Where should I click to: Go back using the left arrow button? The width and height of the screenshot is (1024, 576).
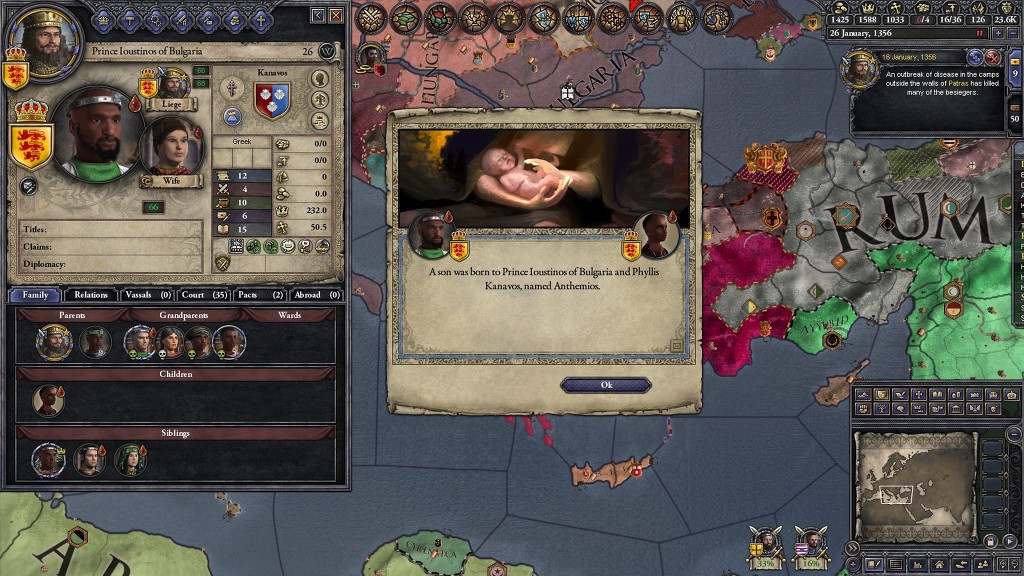point(318,15)
